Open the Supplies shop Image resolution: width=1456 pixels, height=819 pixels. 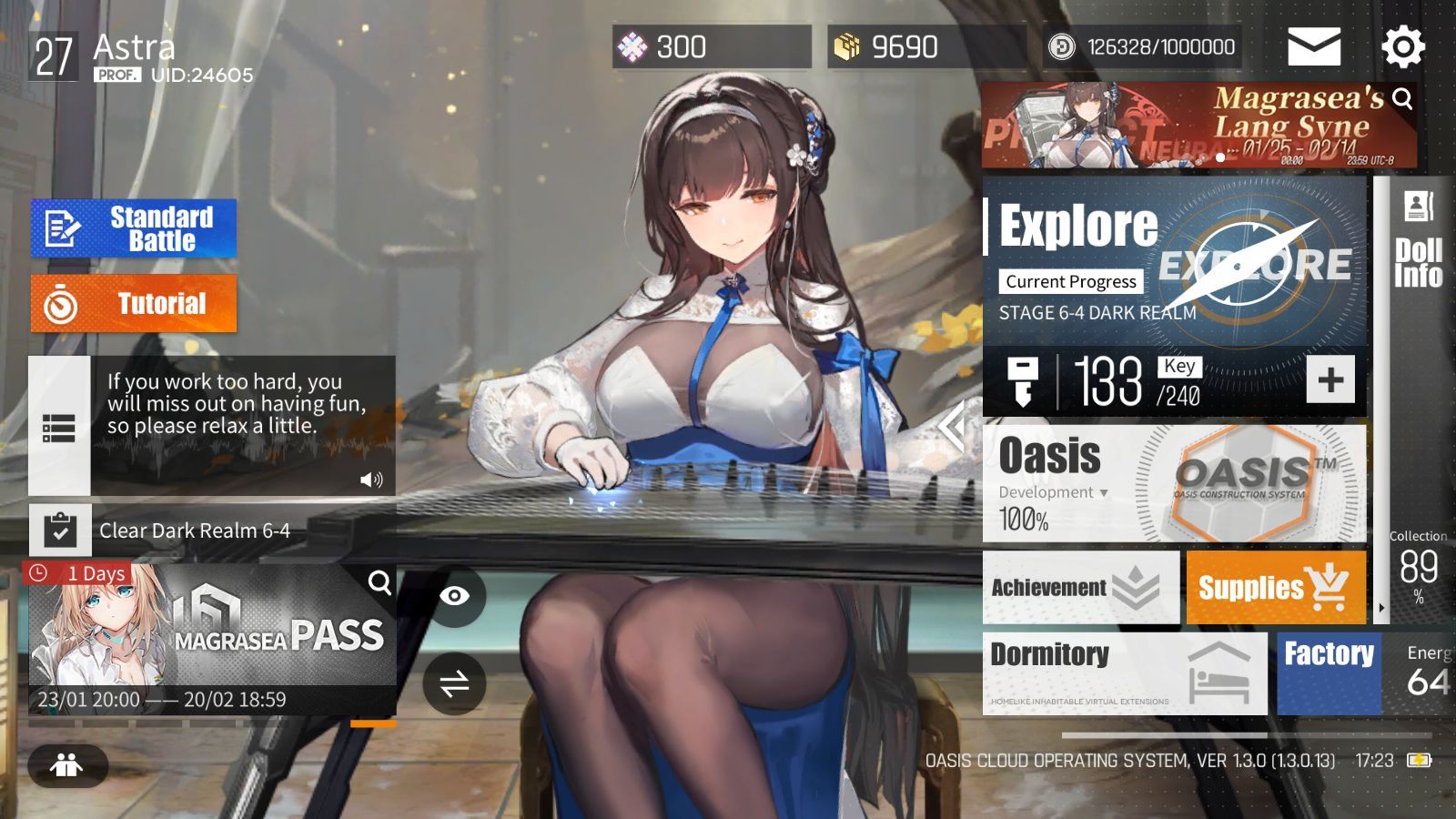click(x=1275, y=588)
